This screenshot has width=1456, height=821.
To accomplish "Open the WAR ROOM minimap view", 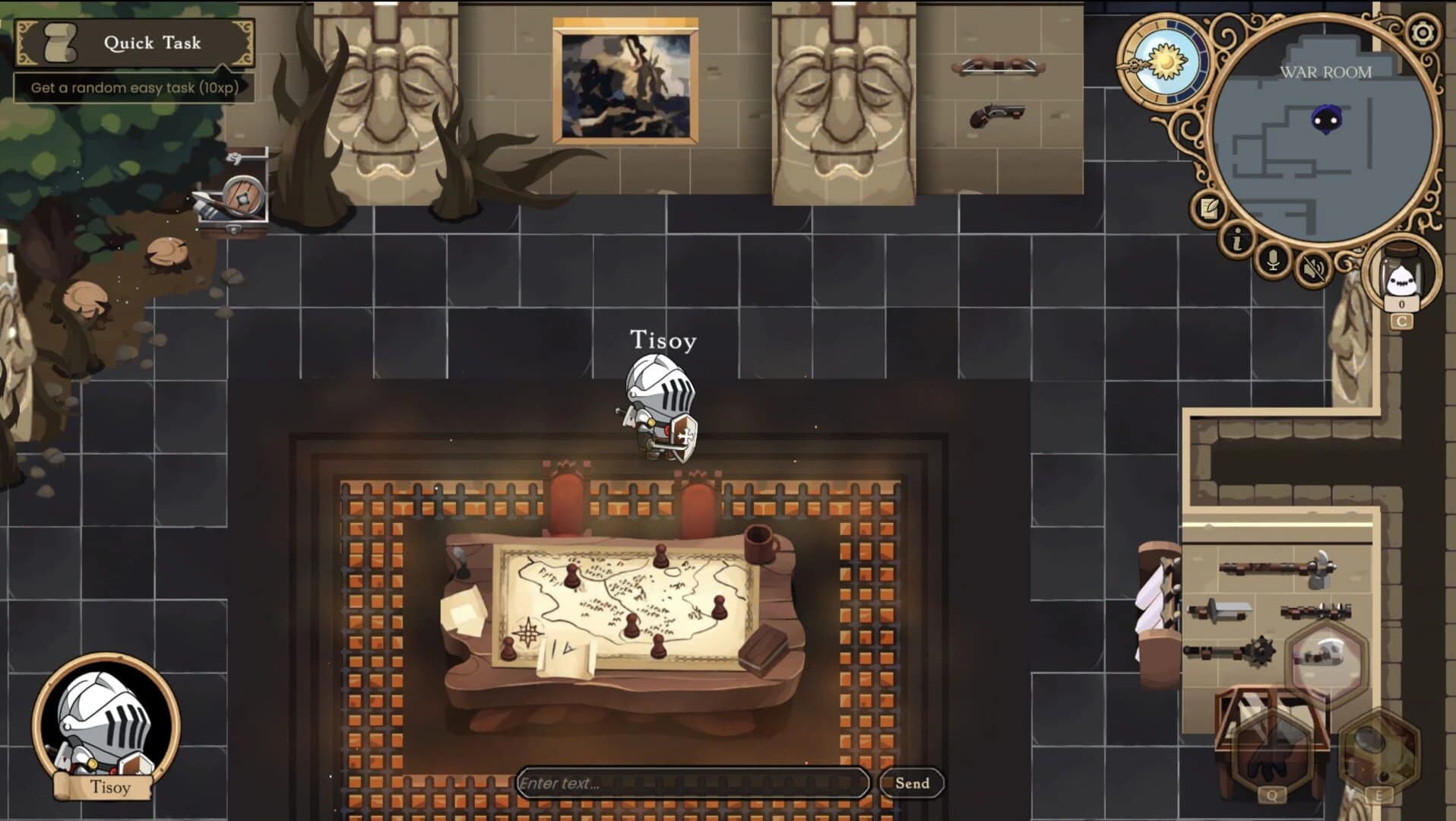I will (x=1326, y=72).
